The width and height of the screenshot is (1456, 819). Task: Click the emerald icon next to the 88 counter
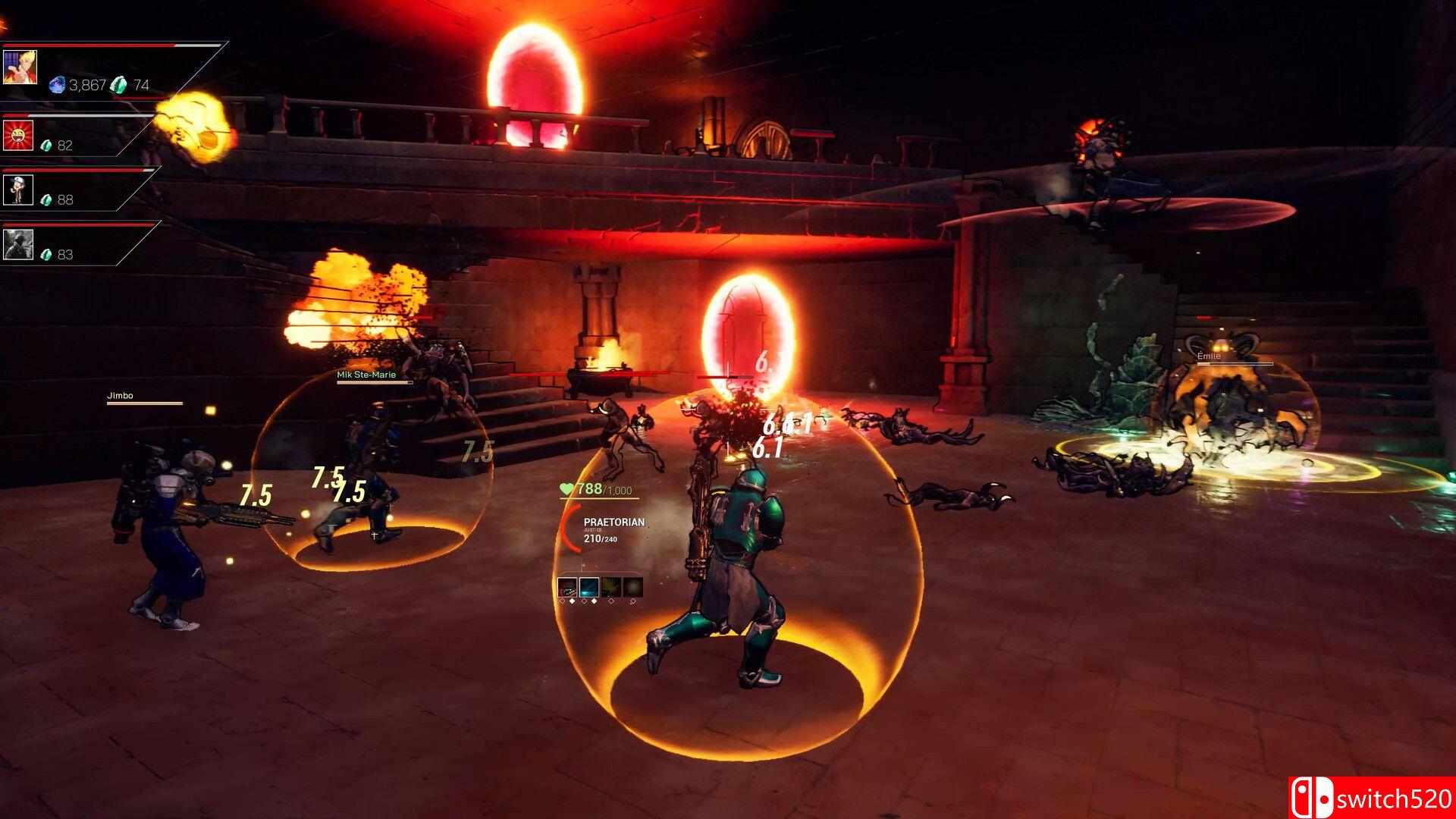pyautogui.click(x=45, y=199)
